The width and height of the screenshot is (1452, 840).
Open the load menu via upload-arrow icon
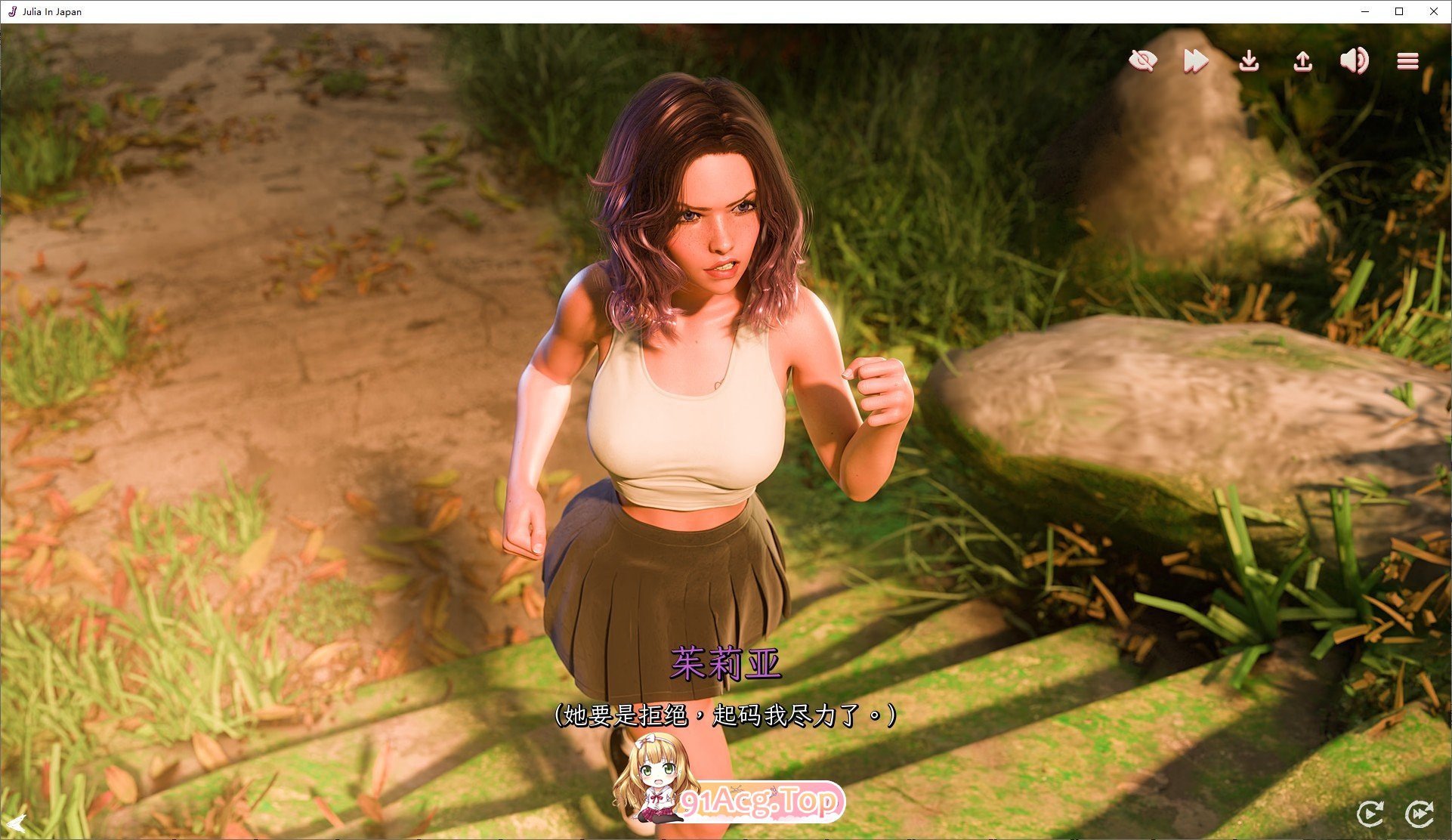pos(1302,60)
